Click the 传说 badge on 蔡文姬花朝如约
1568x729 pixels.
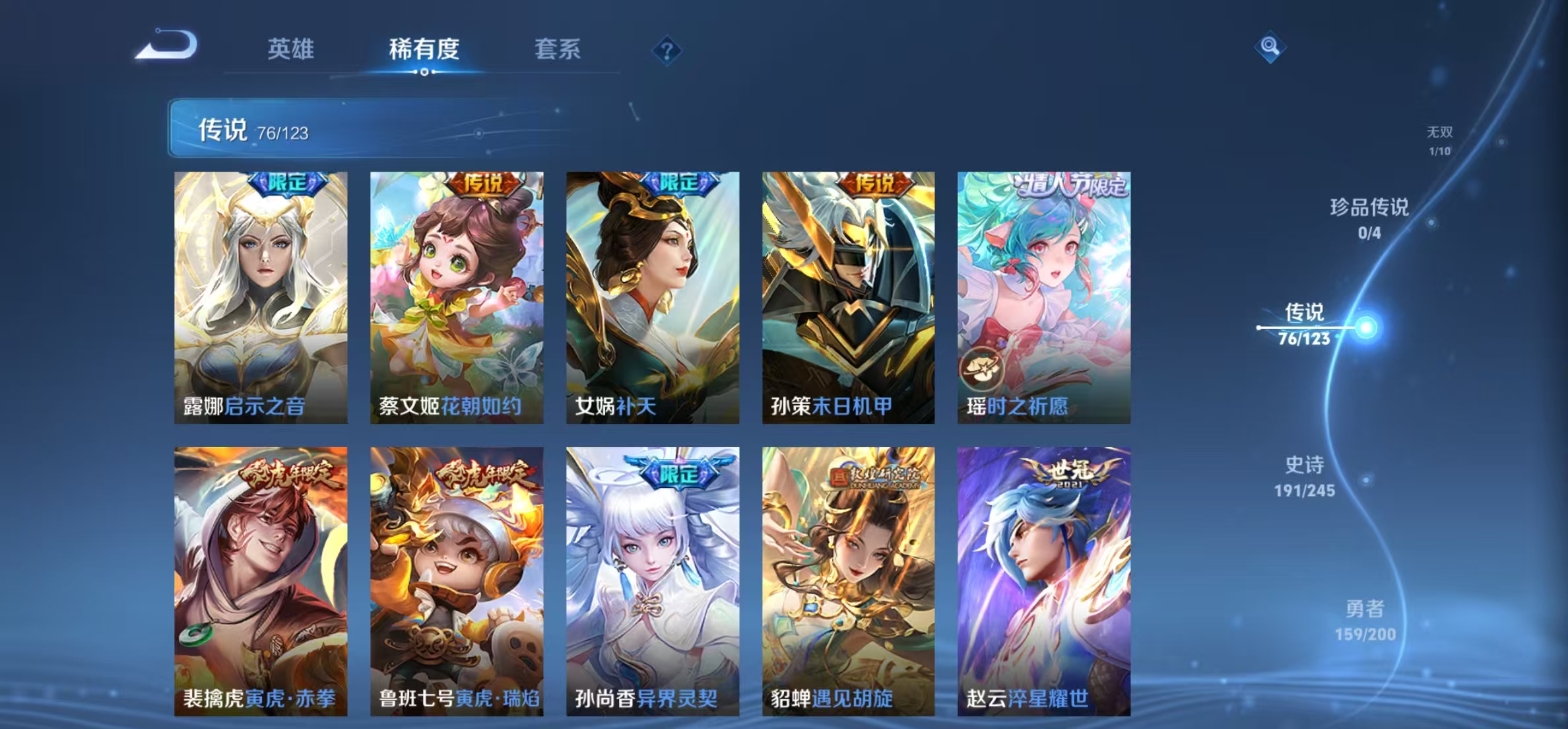(x=484, y=186)
